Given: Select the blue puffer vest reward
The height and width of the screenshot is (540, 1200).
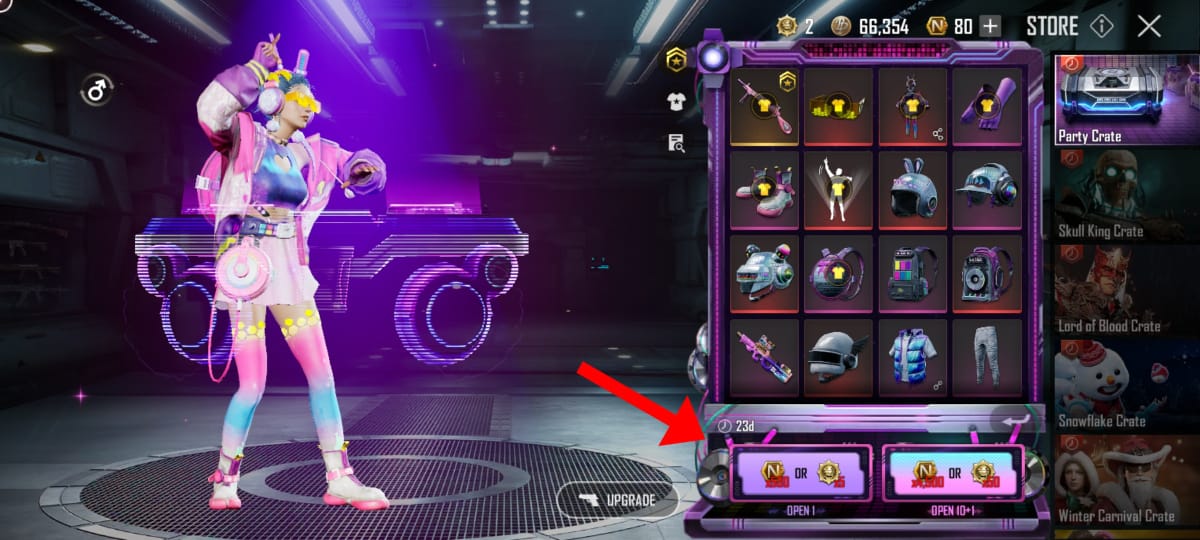Looking at the screenshot, I should [x=912, y=357].
